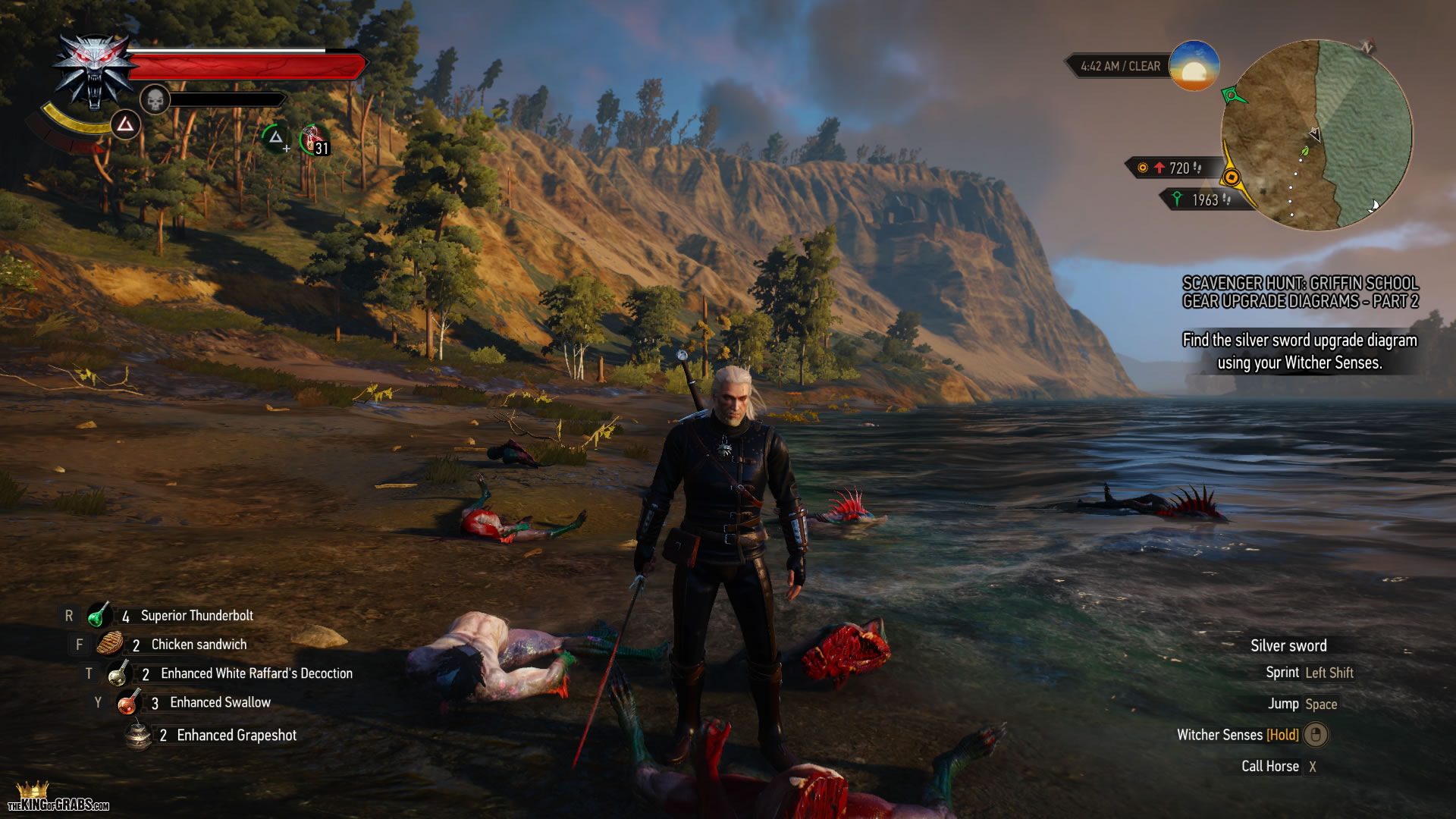Click the triangle-plus buff icon
This screenshot has height=819, width=1456.
click(276, 138)
